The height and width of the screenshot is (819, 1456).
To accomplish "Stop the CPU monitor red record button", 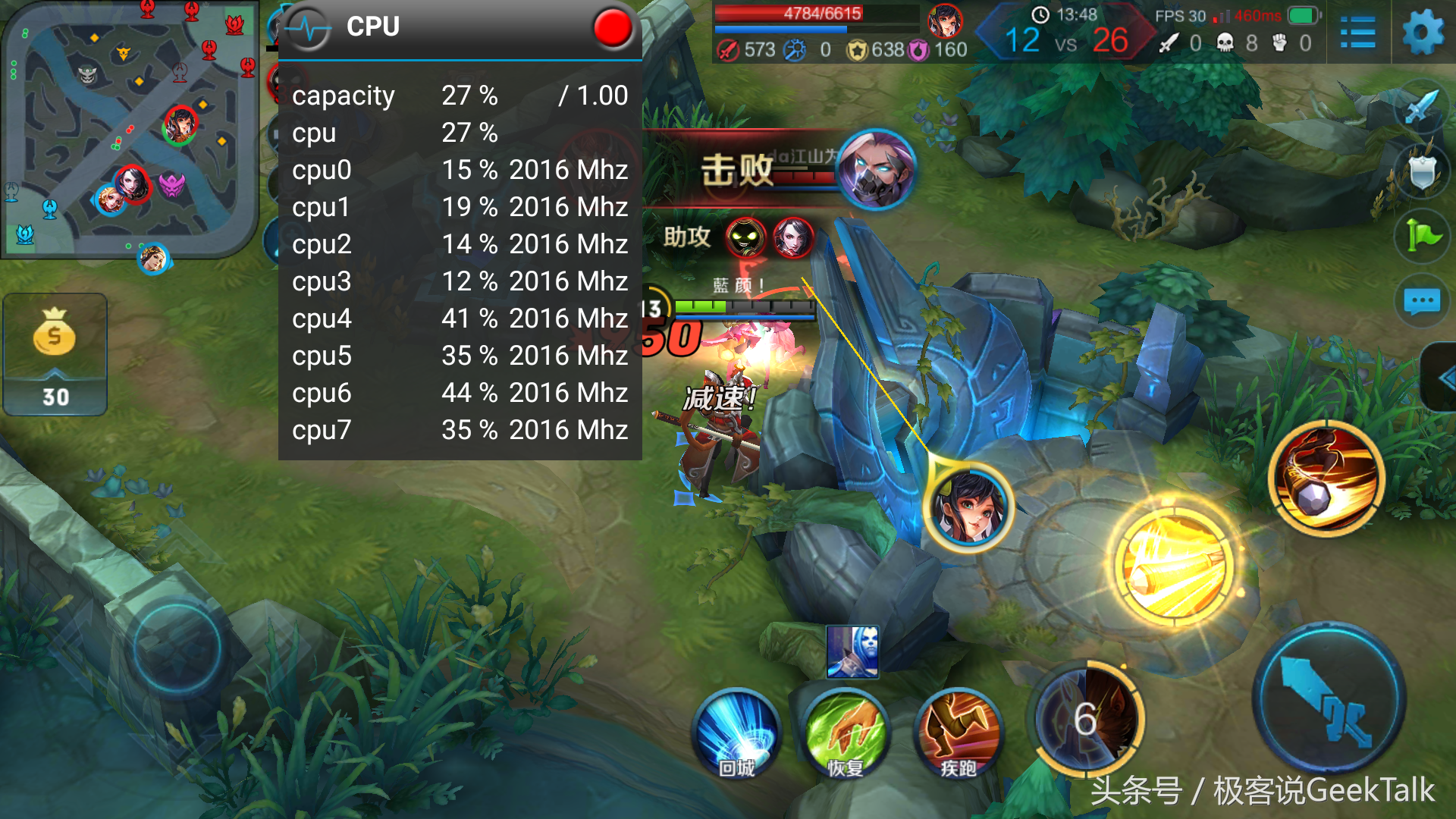I will (x=612, y=28).
